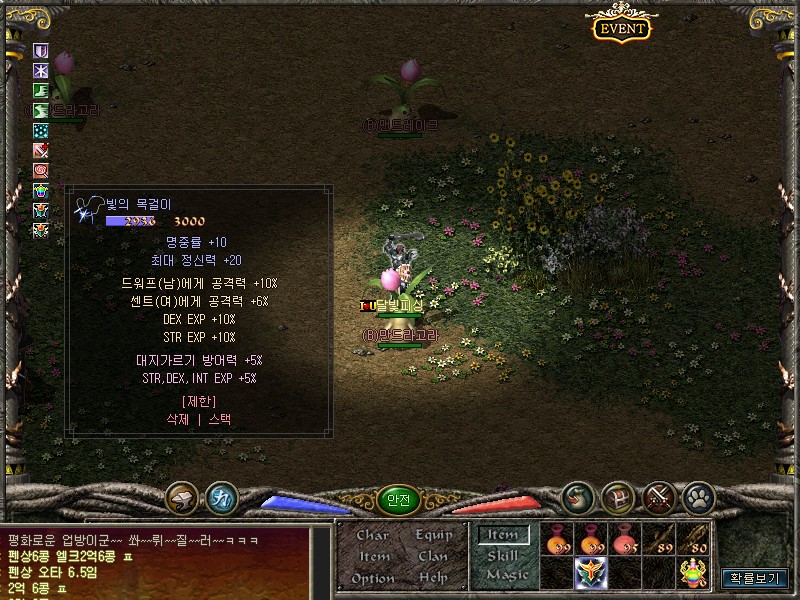This screenshot has width=800, height=600.
Task: Switch quickbar to the Magic tab
Action: click(506, 576)
